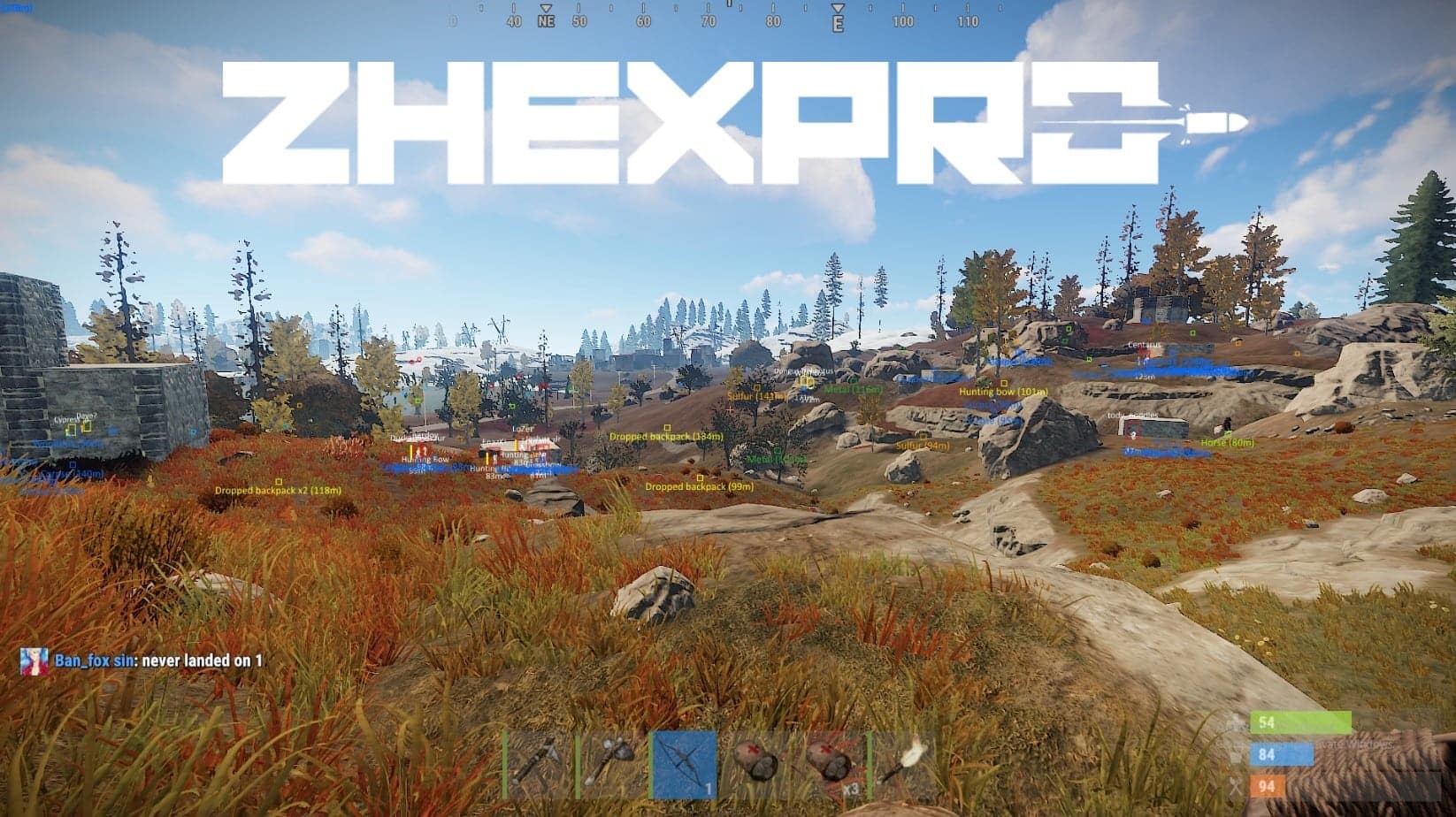This screenshot has height=817, width=1456.
Task: Select the hunting bow in slot 3
Action: click(x=686, y=762)
